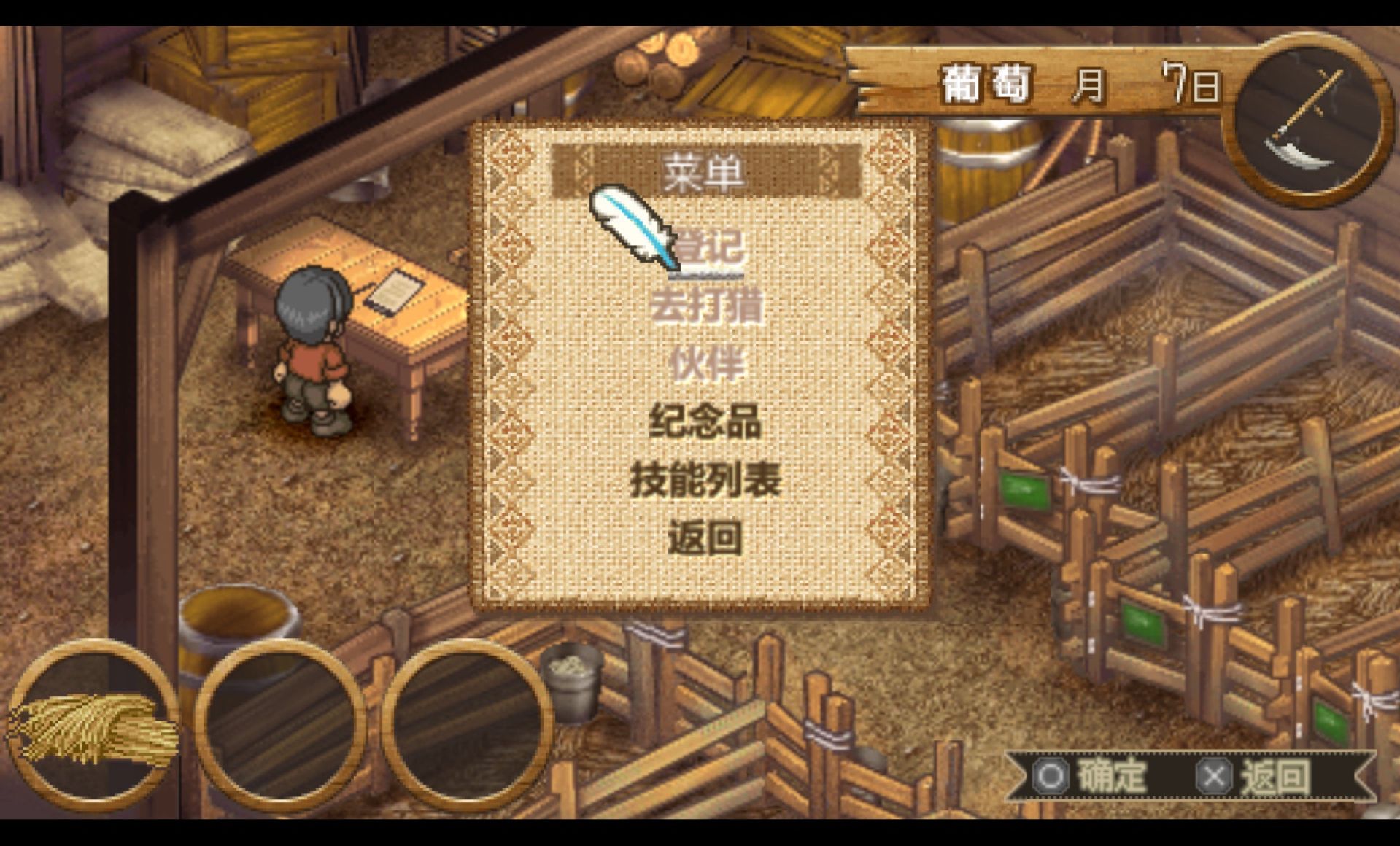
Task: Click the scythe tool icon
Action: click(1306, 120)
